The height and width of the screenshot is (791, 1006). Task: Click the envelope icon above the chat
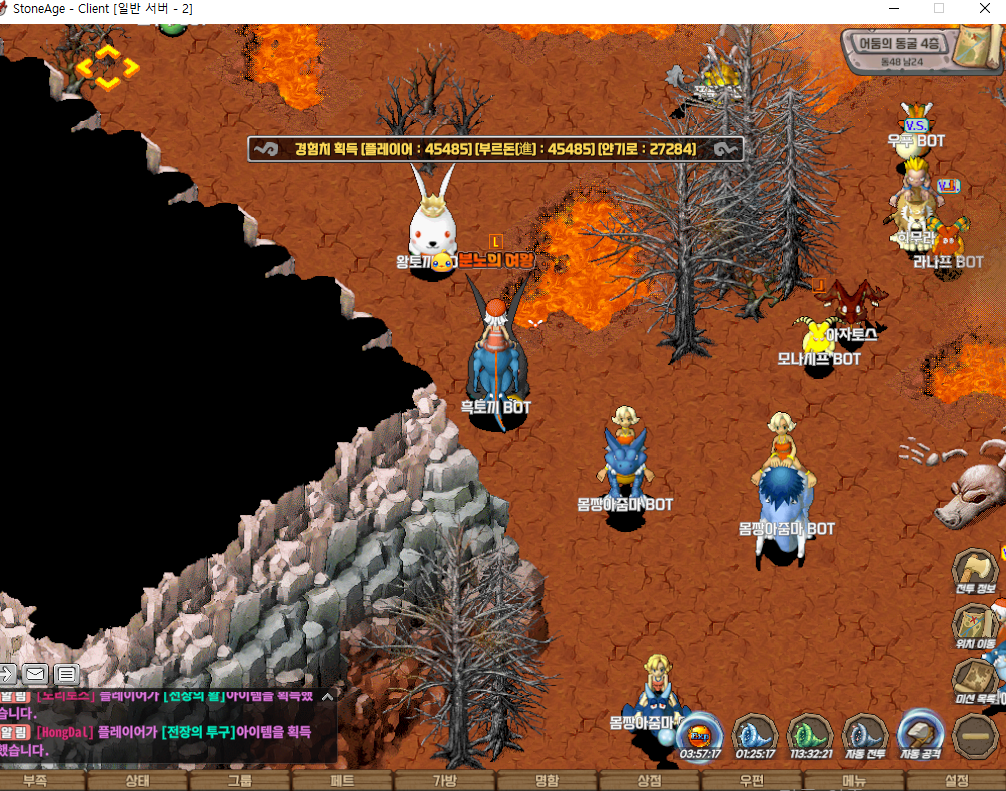tap(35, 674)
